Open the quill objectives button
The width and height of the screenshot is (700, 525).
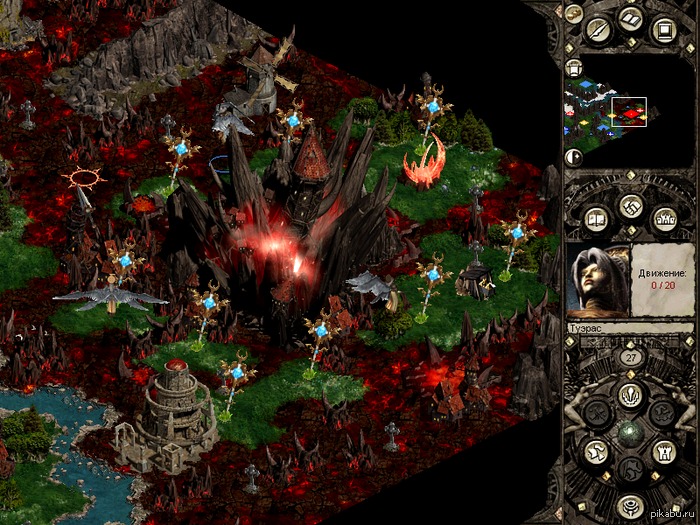click(x=599, y=29)
